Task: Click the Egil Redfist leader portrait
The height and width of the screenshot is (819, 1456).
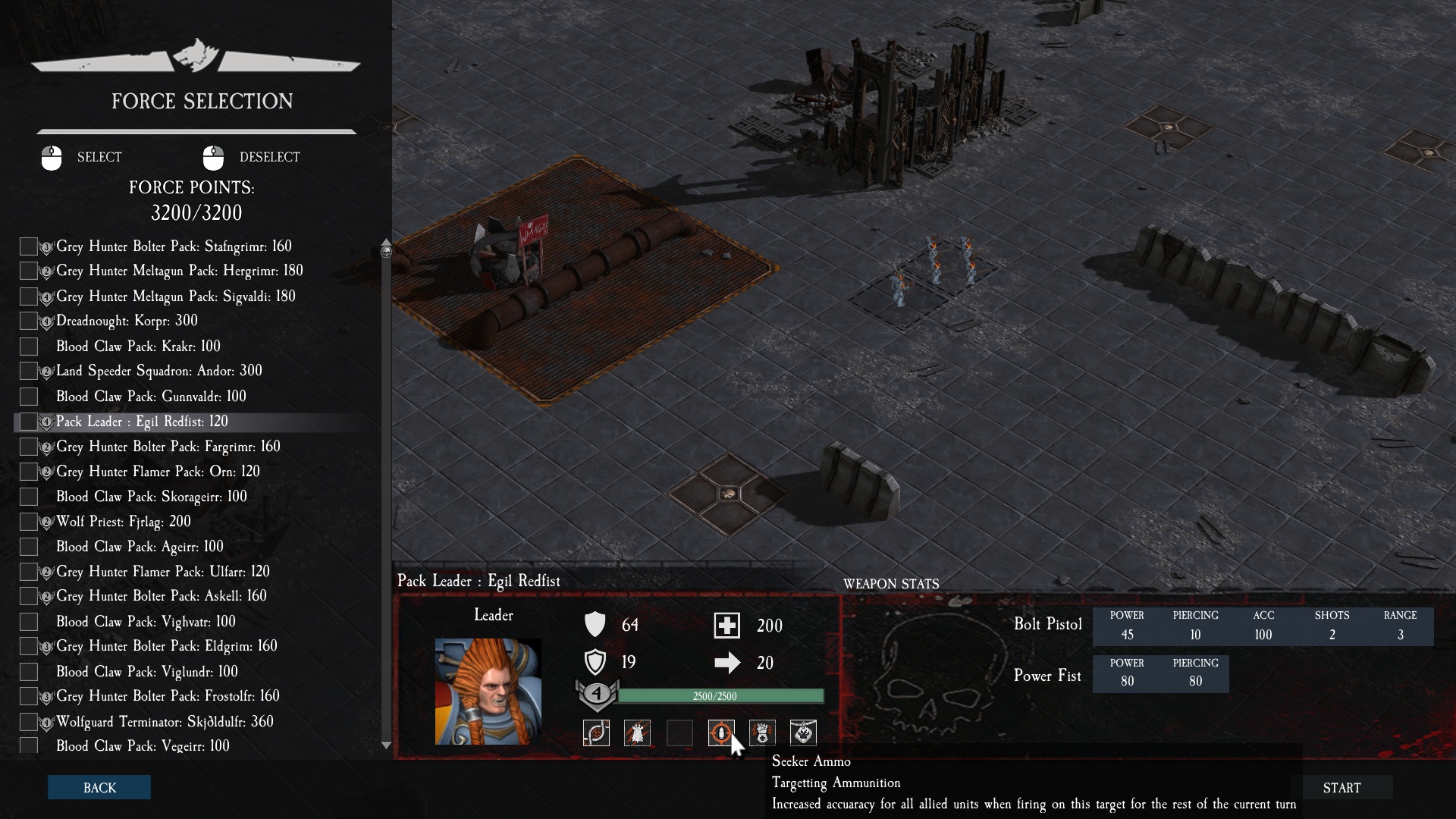Action: coord(488,691)
